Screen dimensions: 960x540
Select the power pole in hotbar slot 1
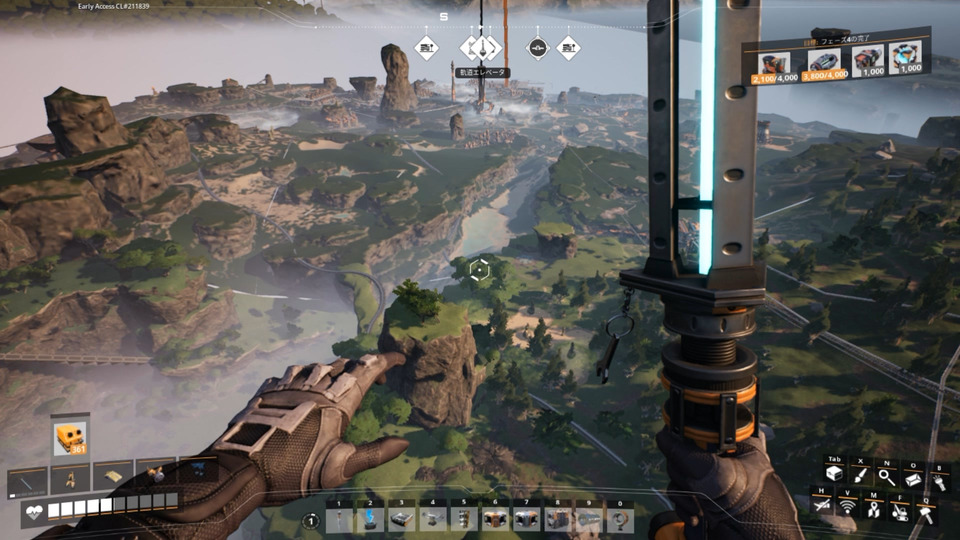(340, 519)
